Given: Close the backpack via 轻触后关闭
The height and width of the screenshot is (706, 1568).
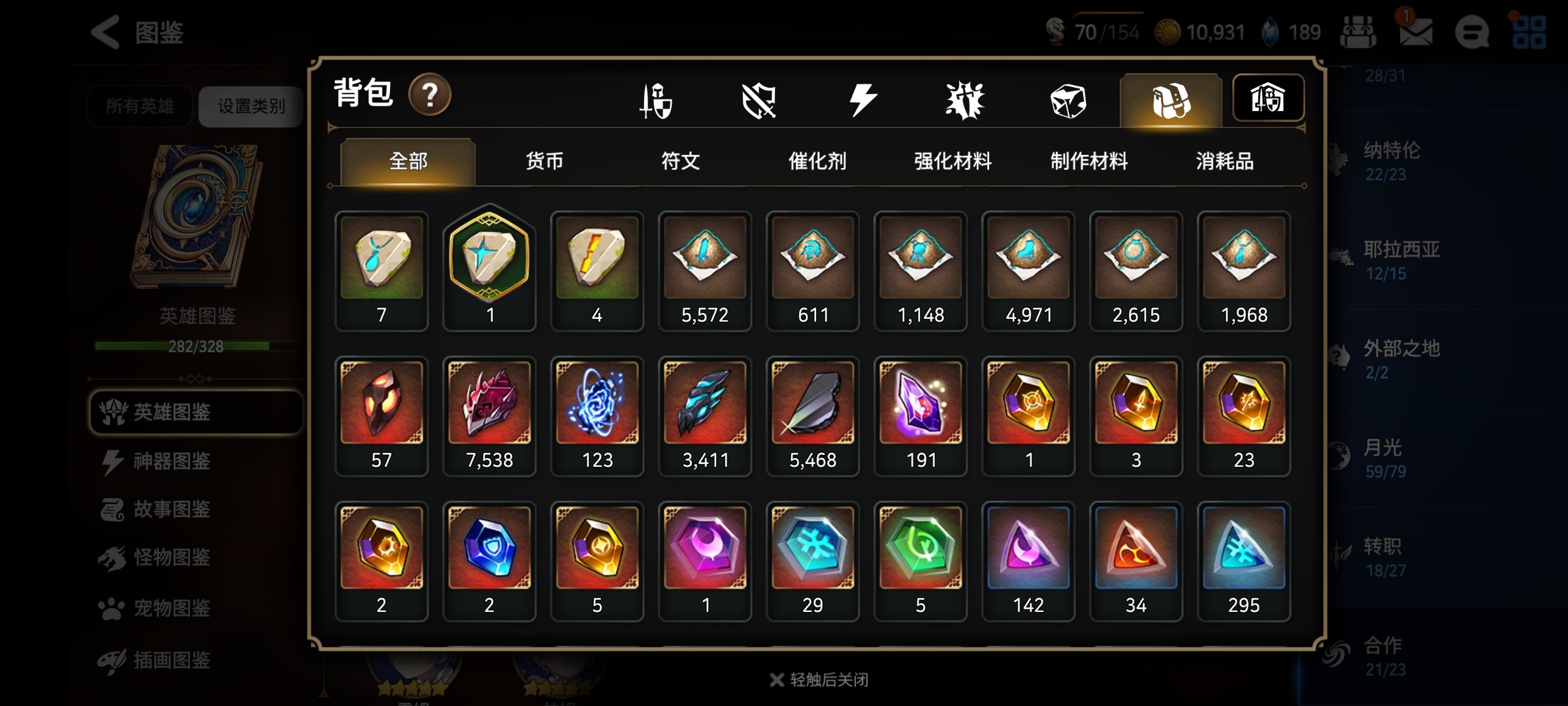Looking at the screenshot, I should pos(819,680).
